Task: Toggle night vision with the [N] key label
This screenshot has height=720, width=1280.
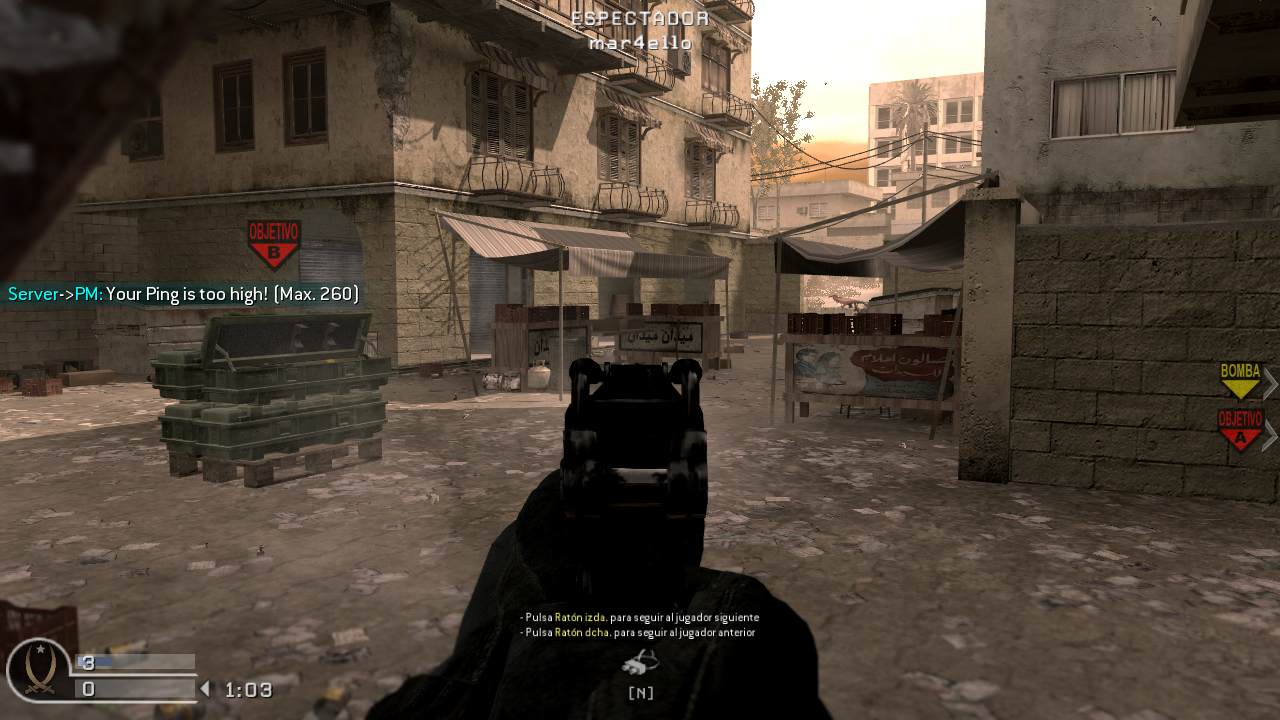Action: click(640, 691)
